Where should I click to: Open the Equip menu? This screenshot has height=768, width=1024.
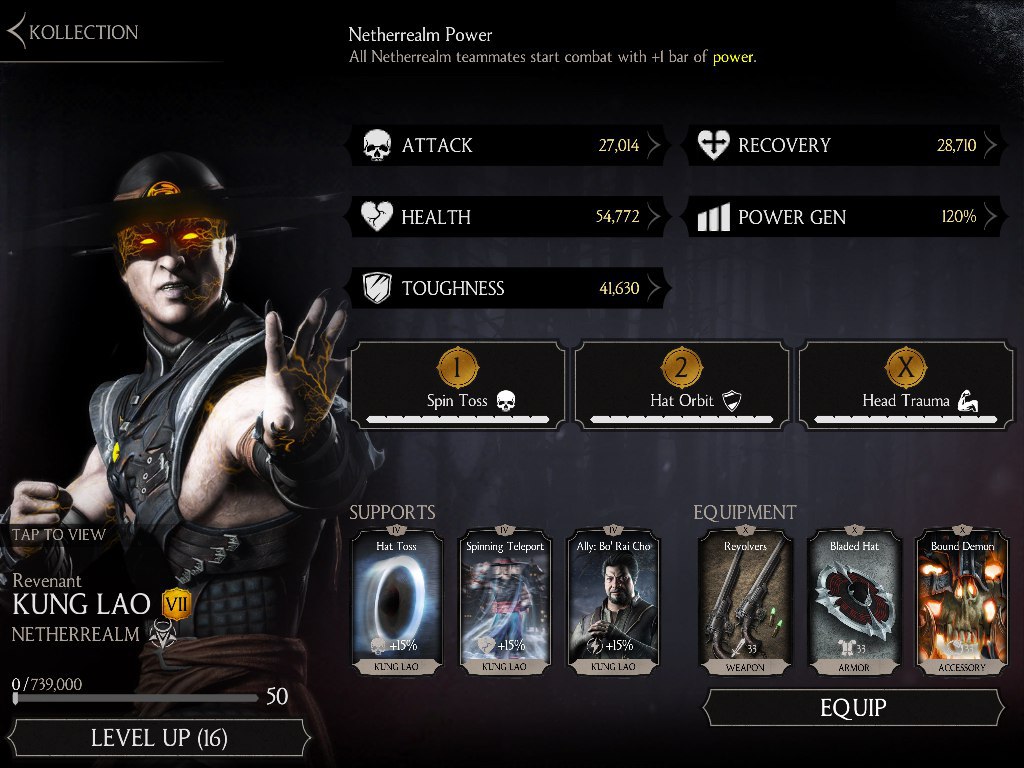[853, 708]
